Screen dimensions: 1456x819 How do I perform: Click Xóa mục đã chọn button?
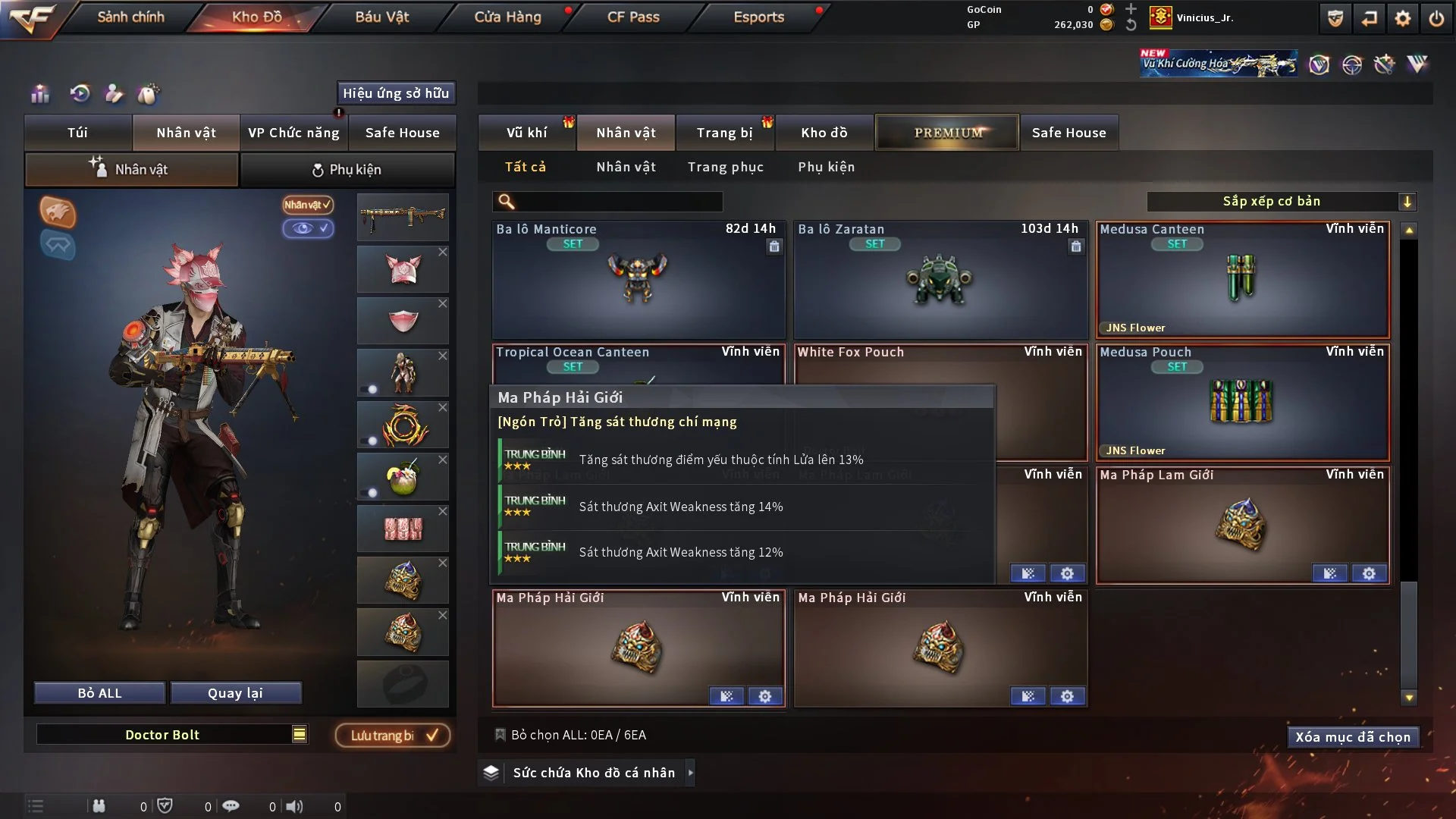tap(1352, 737)
